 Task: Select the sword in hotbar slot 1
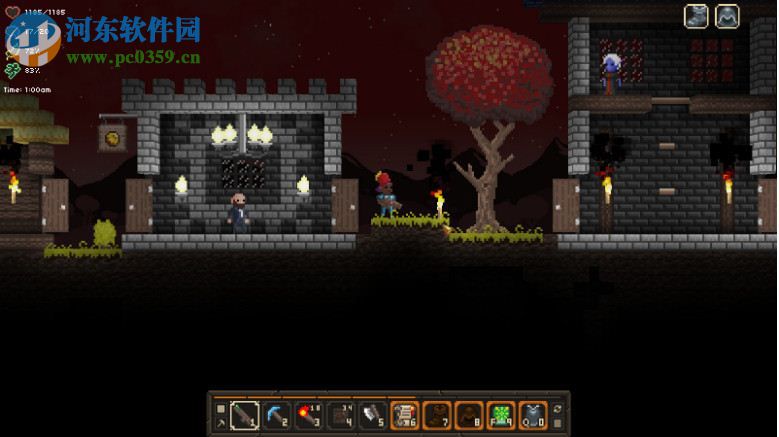(245, 414)
